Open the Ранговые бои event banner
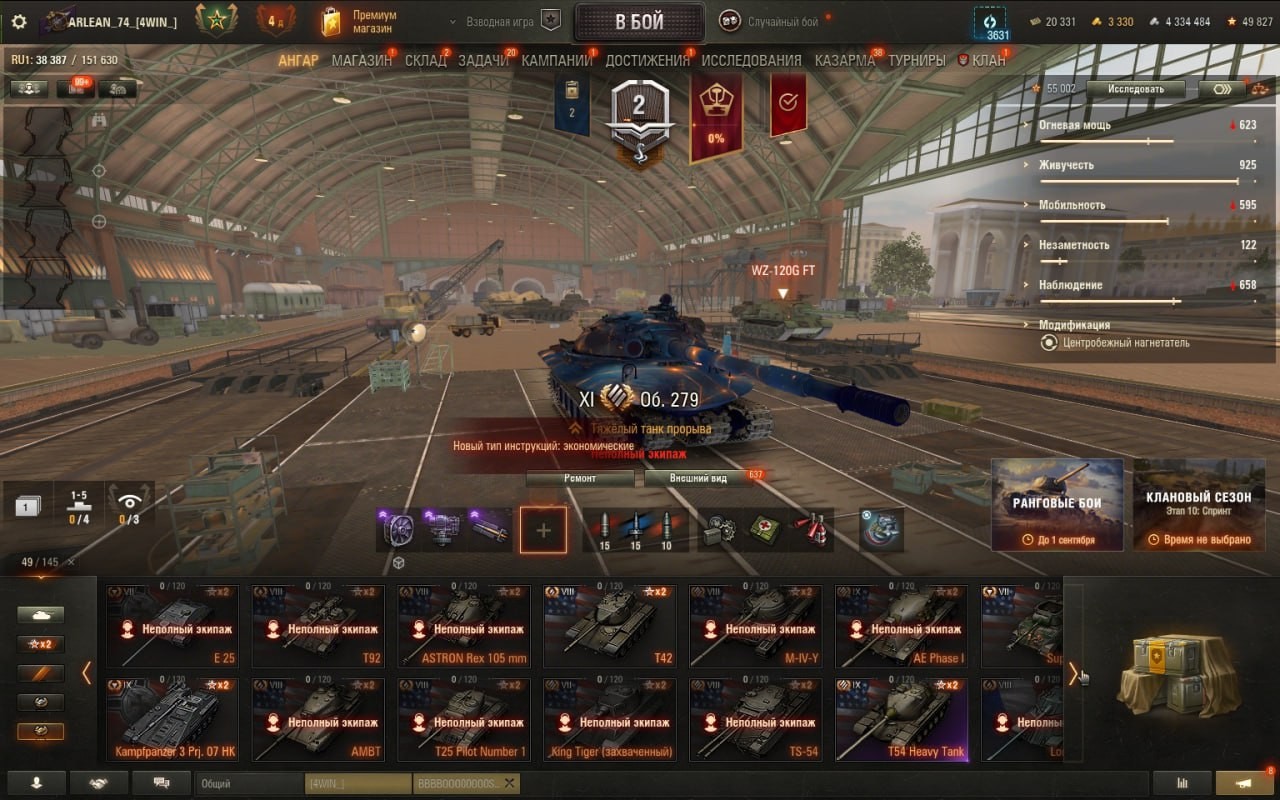1280x800 pixels. (1057, 504)
